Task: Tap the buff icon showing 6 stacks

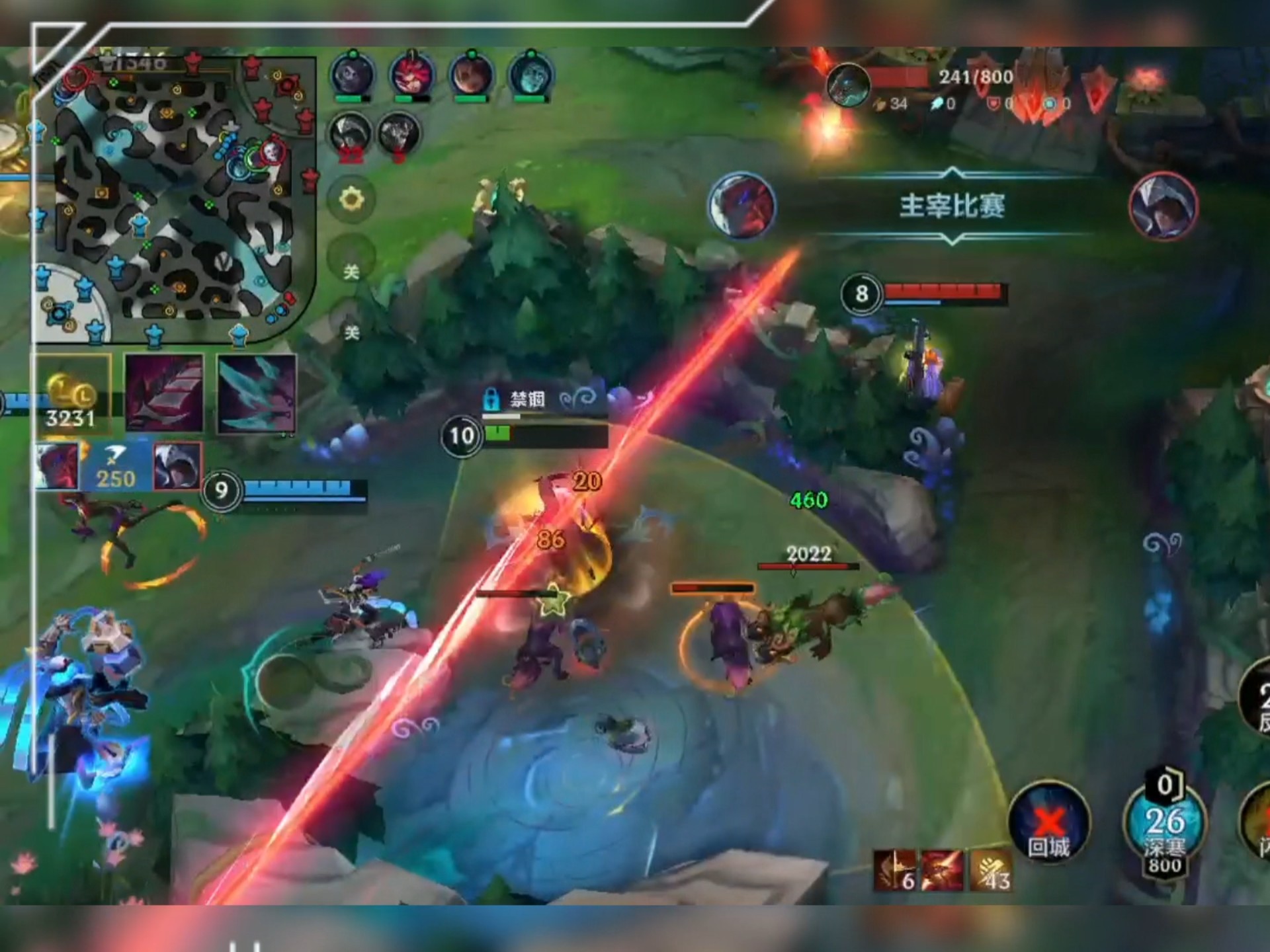Action: click(x=896, y=870)
